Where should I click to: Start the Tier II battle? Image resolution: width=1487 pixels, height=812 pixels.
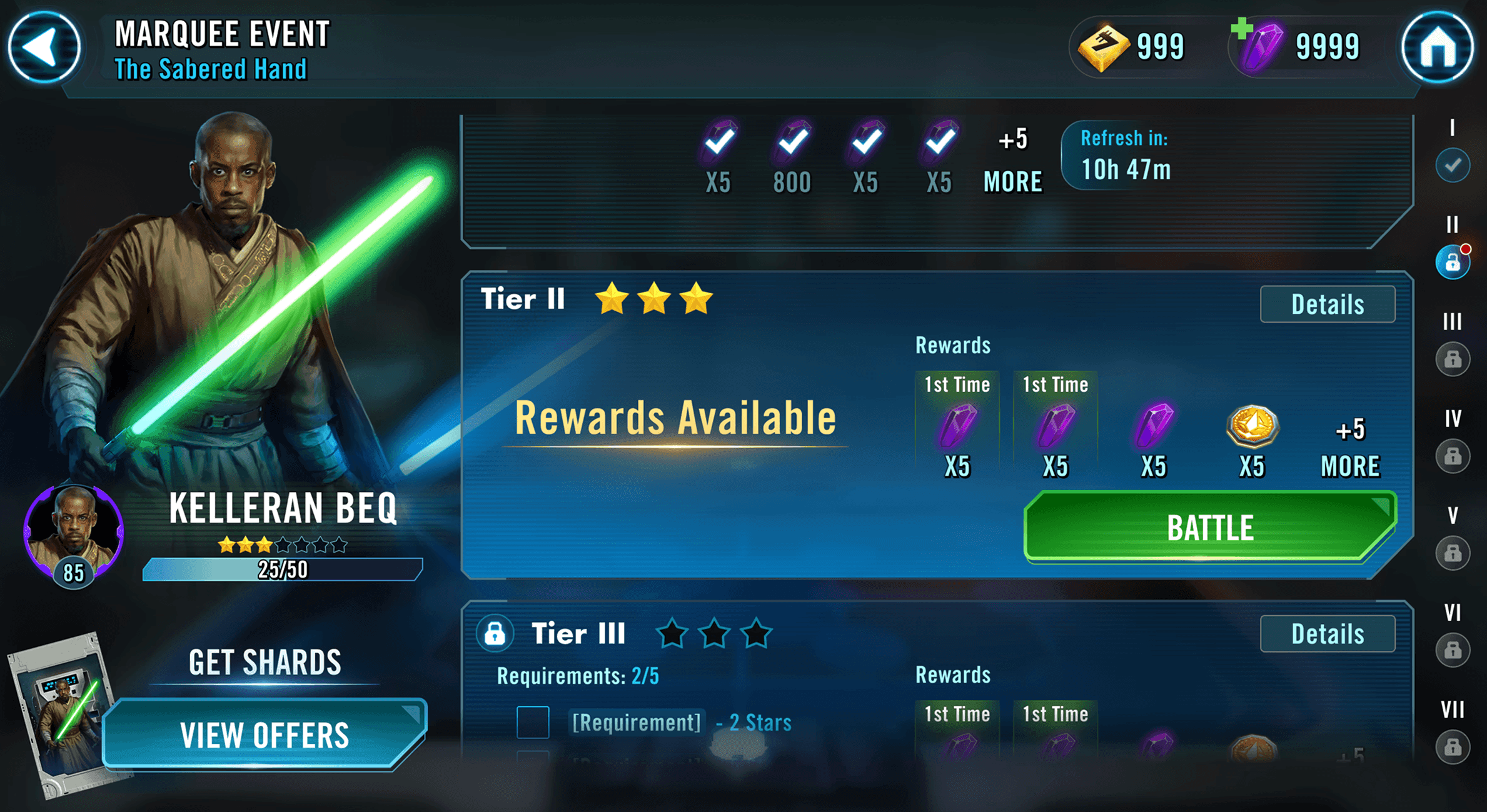[x=1209, y=528]
